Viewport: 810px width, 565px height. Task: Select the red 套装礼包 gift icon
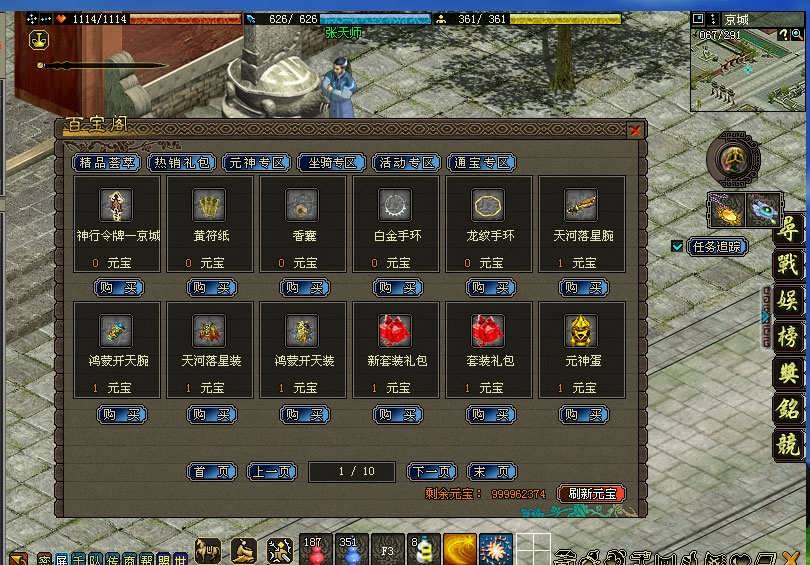488,330
